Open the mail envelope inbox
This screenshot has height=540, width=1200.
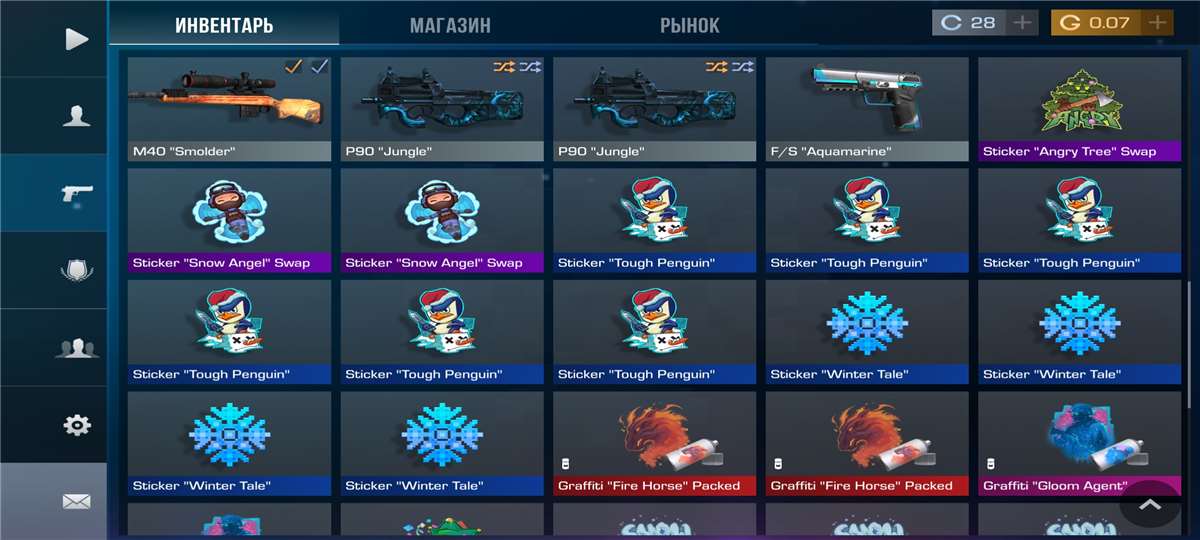76,501
